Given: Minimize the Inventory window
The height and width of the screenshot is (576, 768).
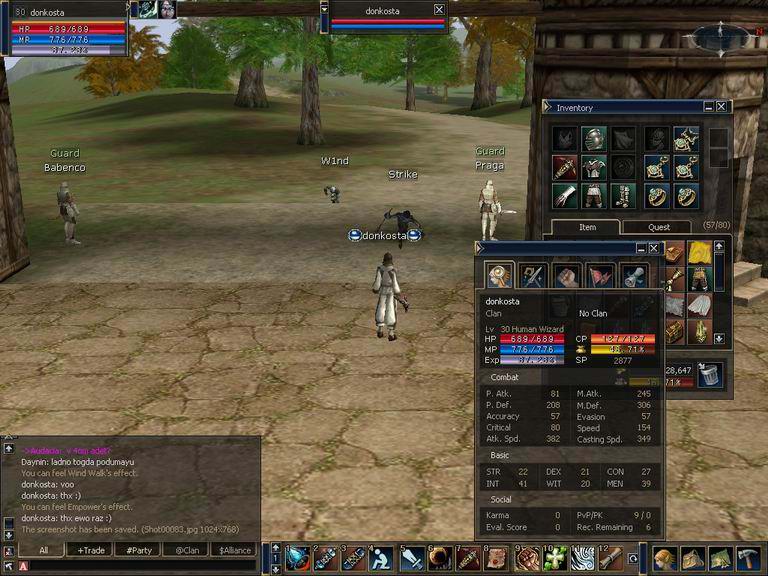Looking at the screenshot, I should (708, 107).
